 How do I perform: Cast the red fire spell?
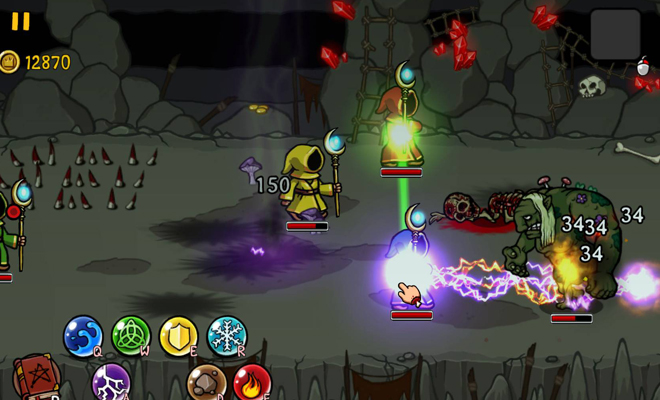coord(252,383)
